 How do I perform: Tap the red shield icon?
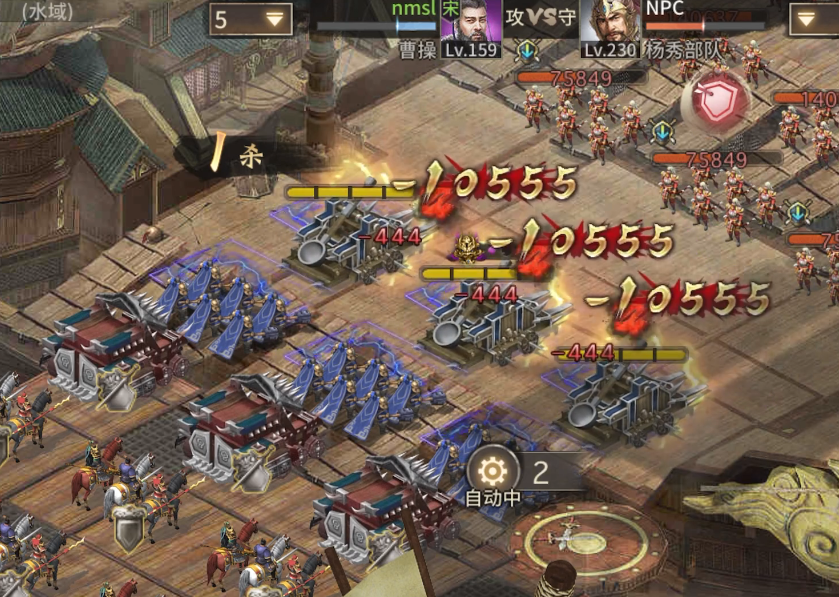[715, 101]
